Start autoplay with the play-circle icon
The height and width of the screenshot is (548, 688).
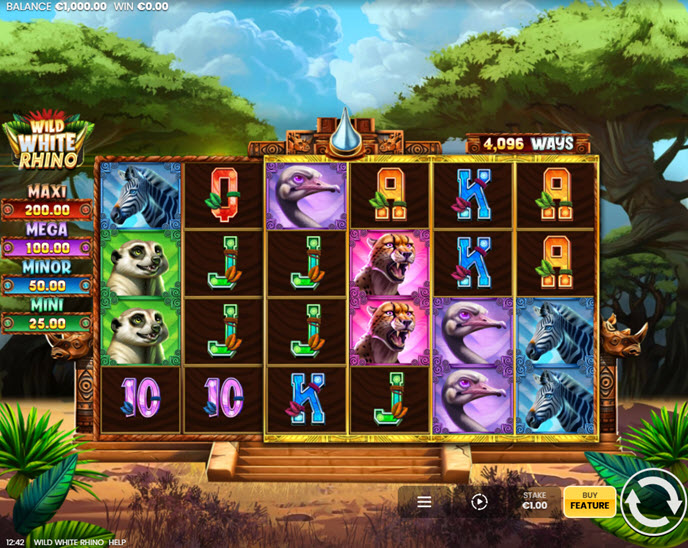(x=479, y=502)
